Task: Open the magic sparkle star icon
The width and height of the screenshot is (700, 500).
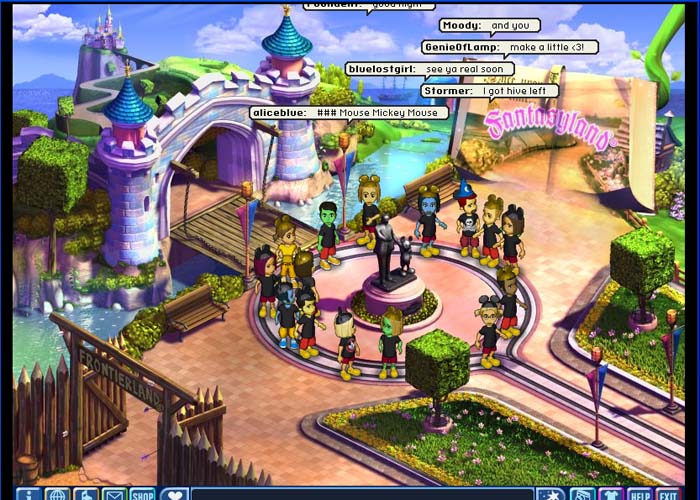Action: [x=551, y=494]
